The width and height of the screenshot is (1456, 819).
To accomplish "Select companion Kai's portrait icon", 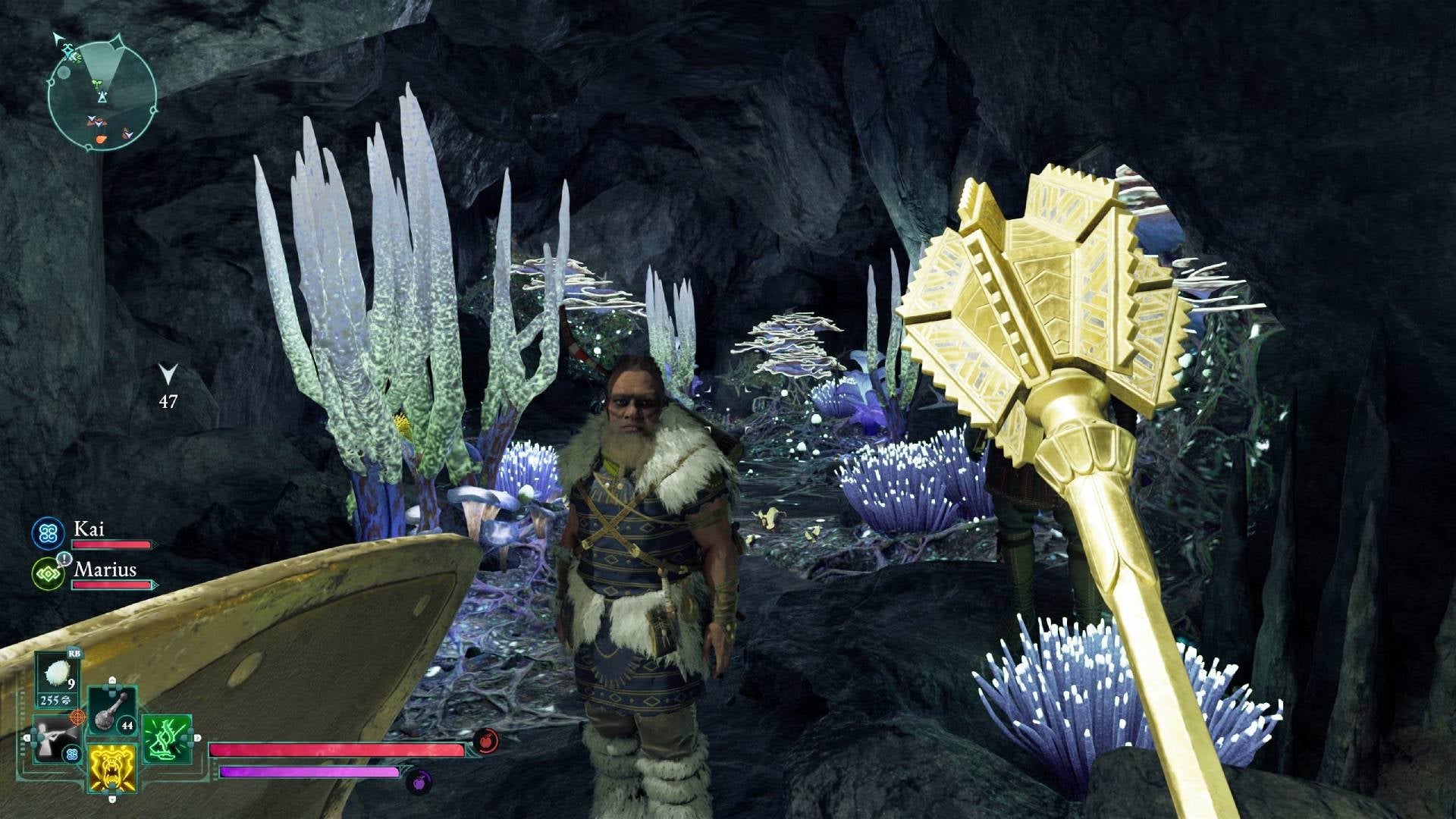I will coord(49,533).
